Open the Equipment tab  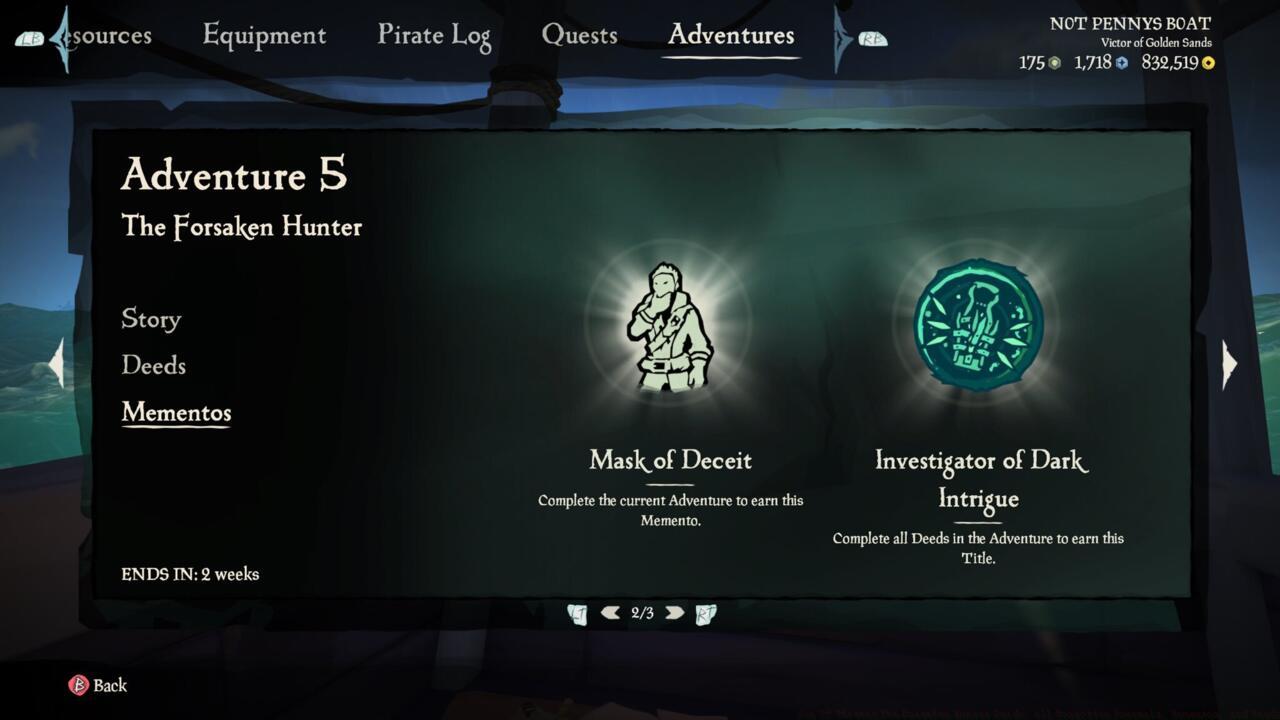(264, 34)
